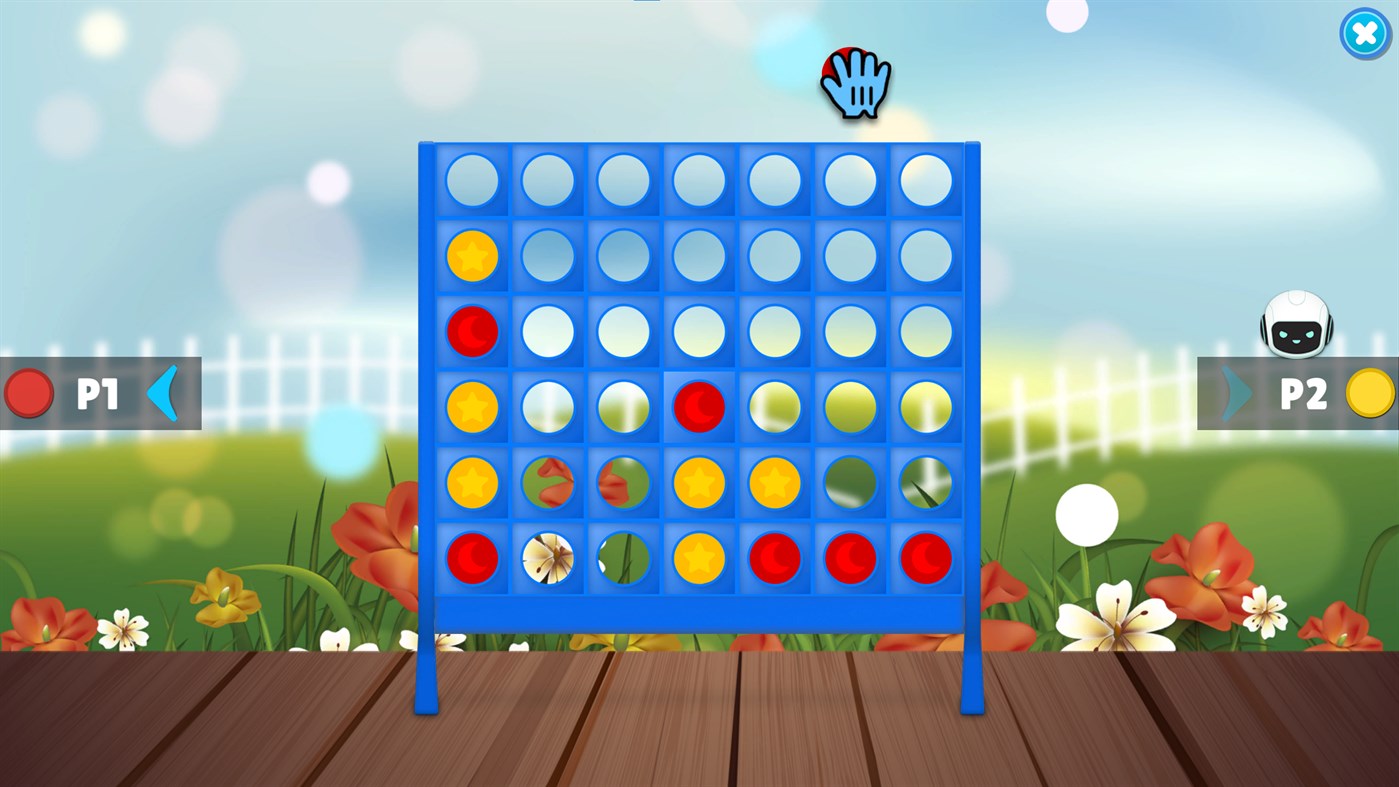This screenshot has height=787, width=1399.
Task: Close the game with the blue X button
Action: click(x=1363, y=33)
